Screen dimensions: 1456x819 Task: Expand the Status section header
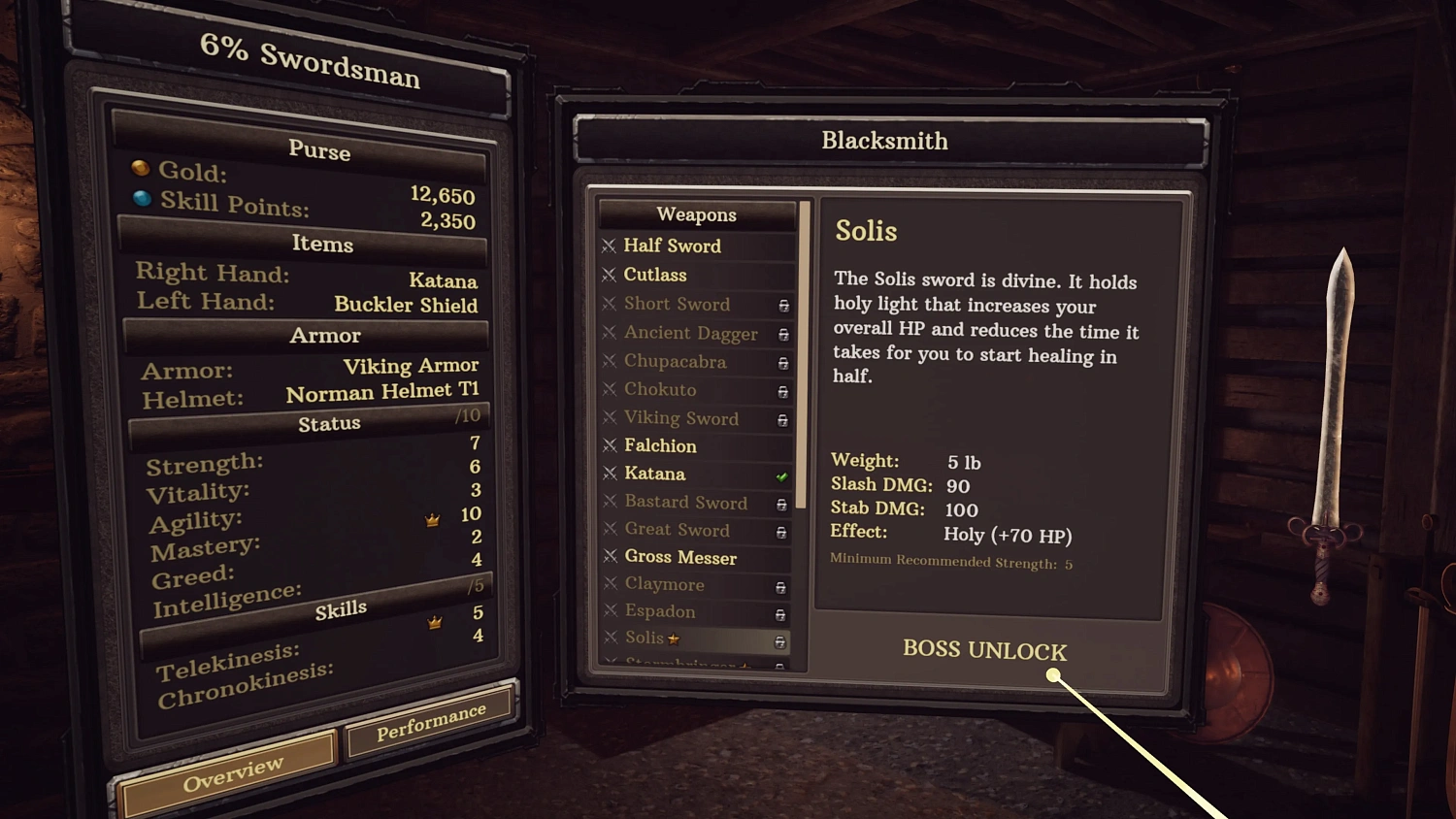(329, 422)
